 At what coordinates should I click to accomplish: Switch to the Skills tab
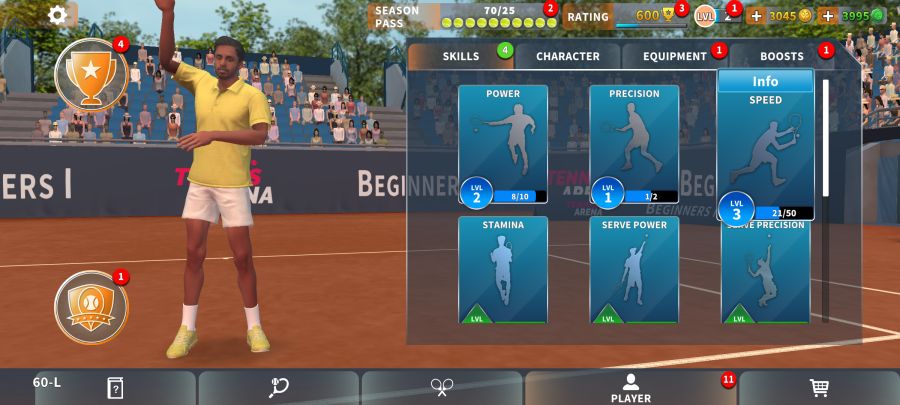pos(461,56)
